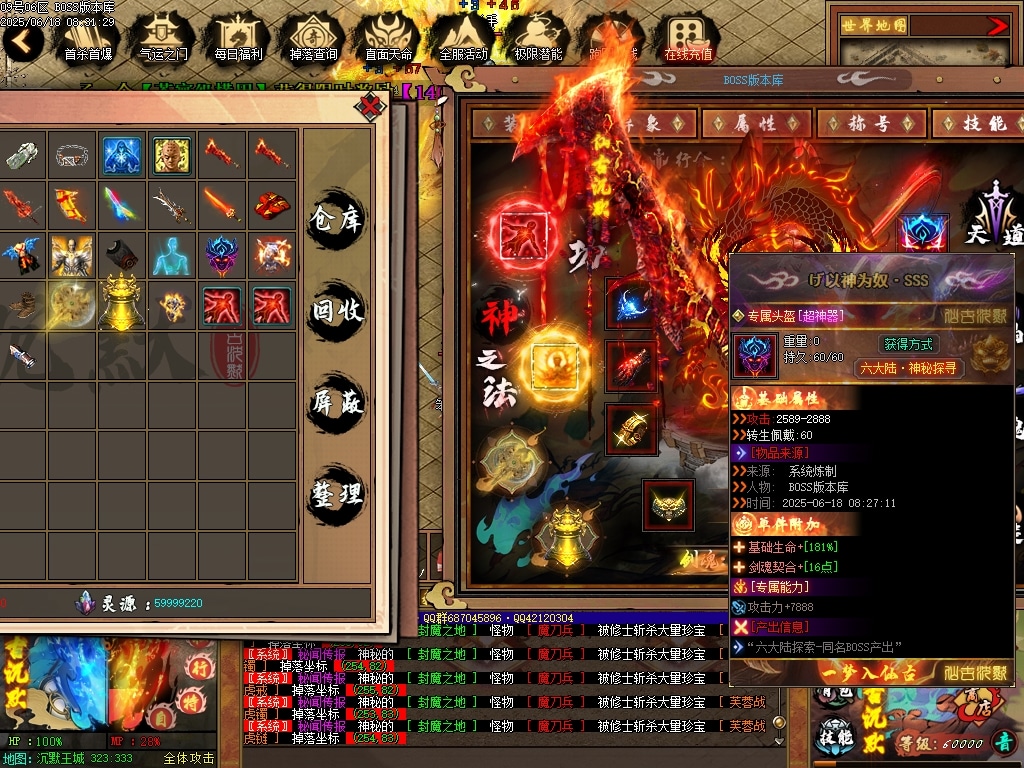Close the inventory bag window
The image size is (1024, 768).
pyautogui.click(x=371, y=105)
